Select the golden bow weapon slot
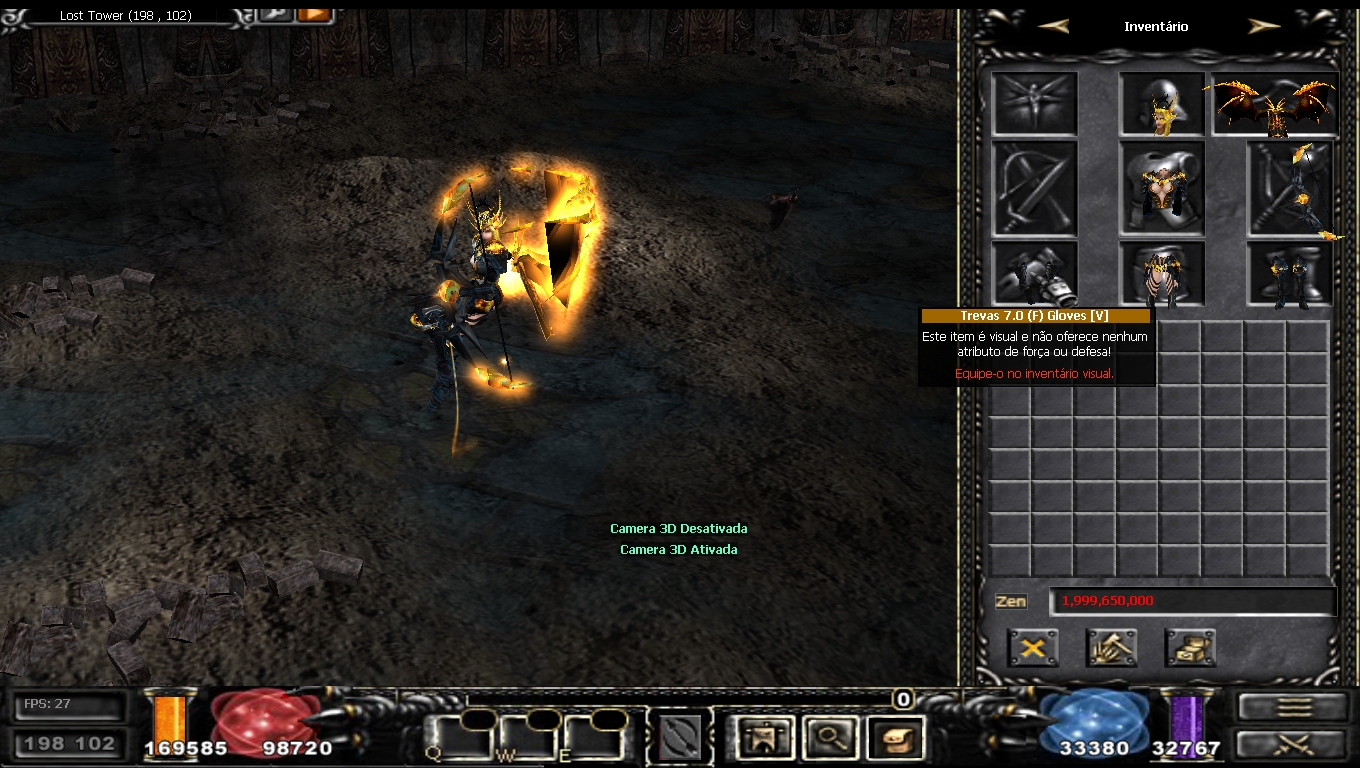 tap(1290, 189)
